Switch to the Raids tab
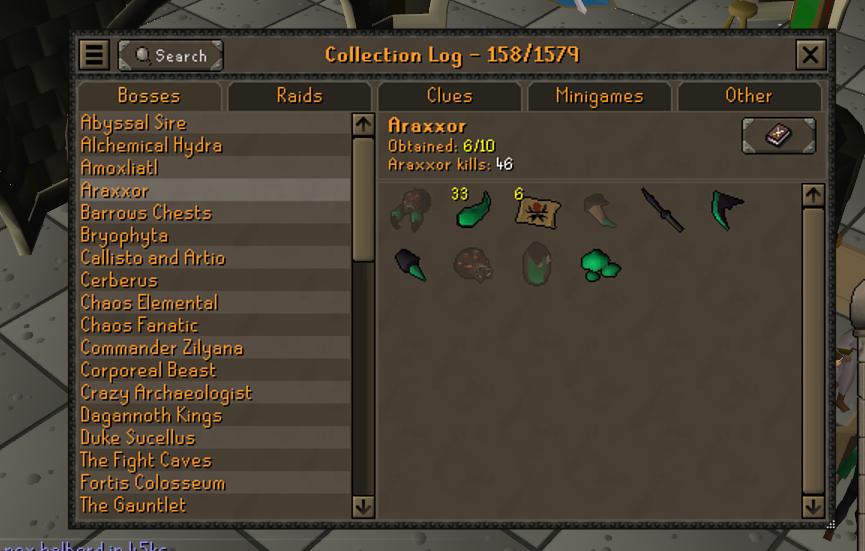Viewport: 865px width, 551px height. (299, 96)
